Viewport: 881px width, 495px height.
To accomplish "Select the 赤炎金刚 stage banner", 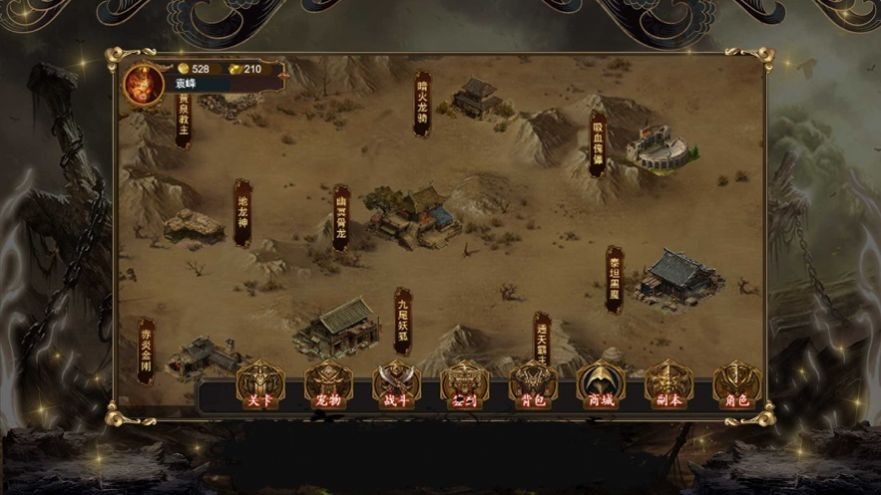I will click(146, 350).
